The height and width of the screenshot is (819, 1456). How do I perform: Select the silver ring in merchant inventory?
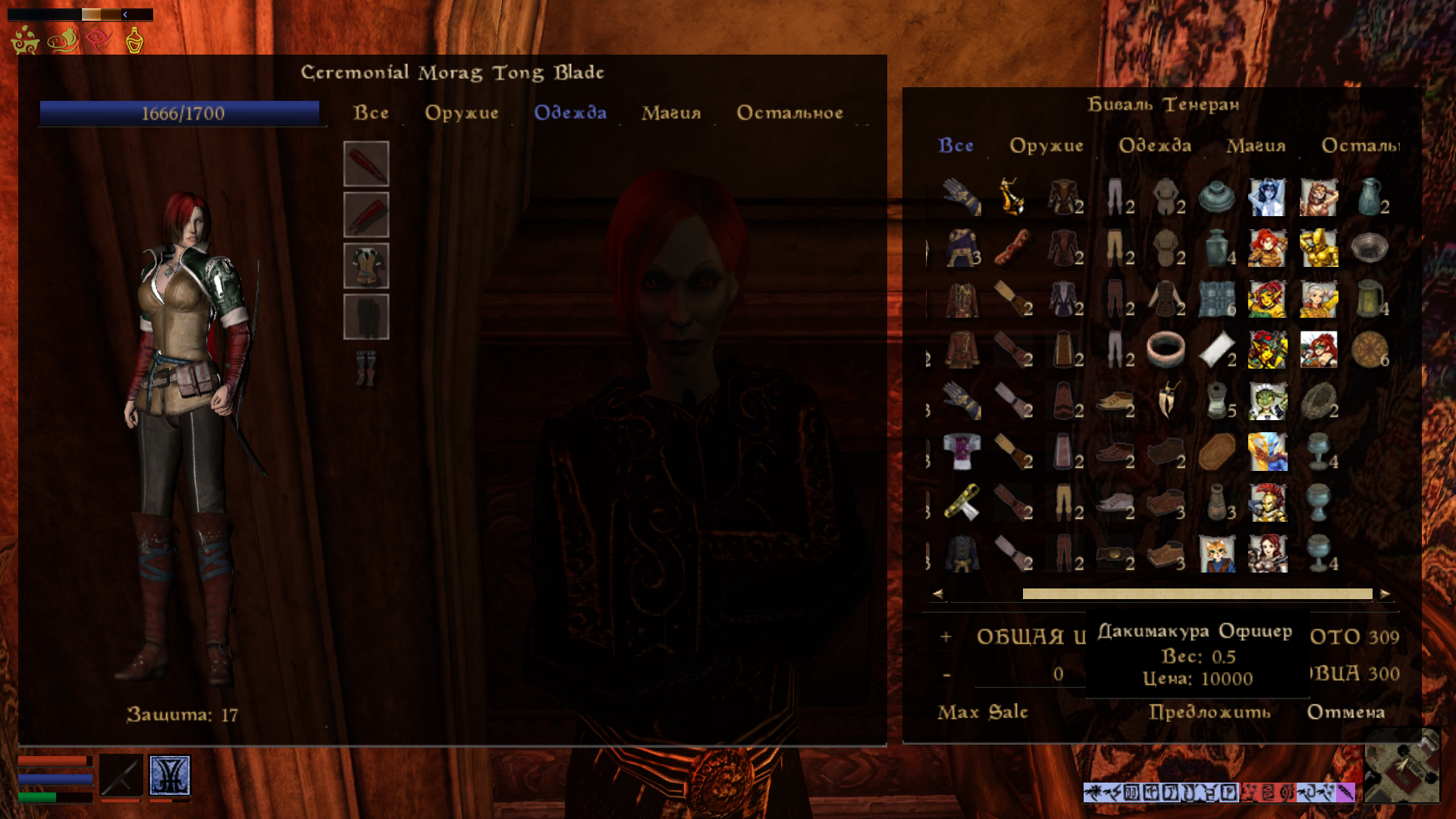pos(1166,350)
